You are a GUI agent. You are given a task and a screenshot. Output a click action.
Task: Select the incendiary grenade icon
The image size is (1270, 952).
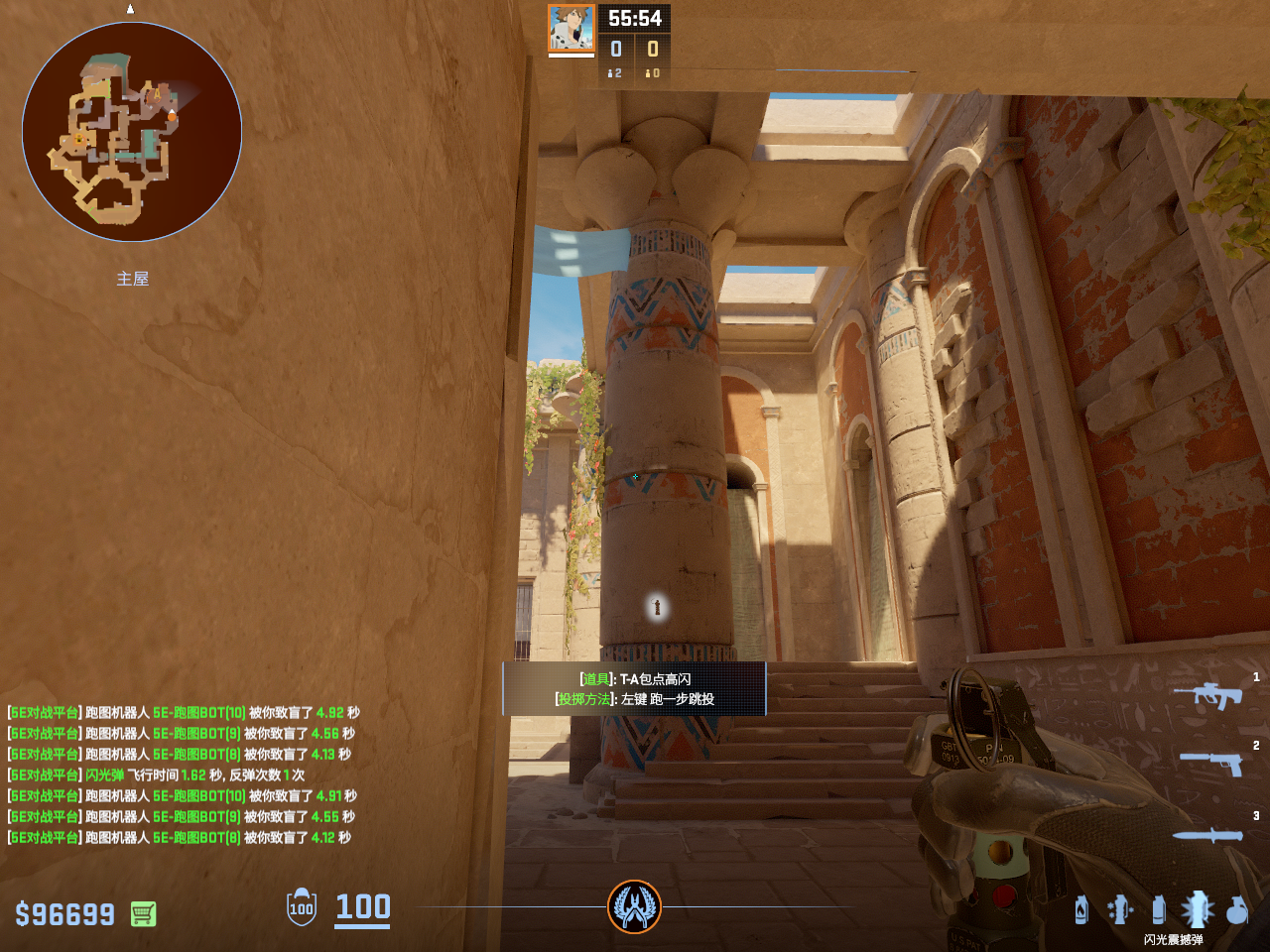point(1081,909)
